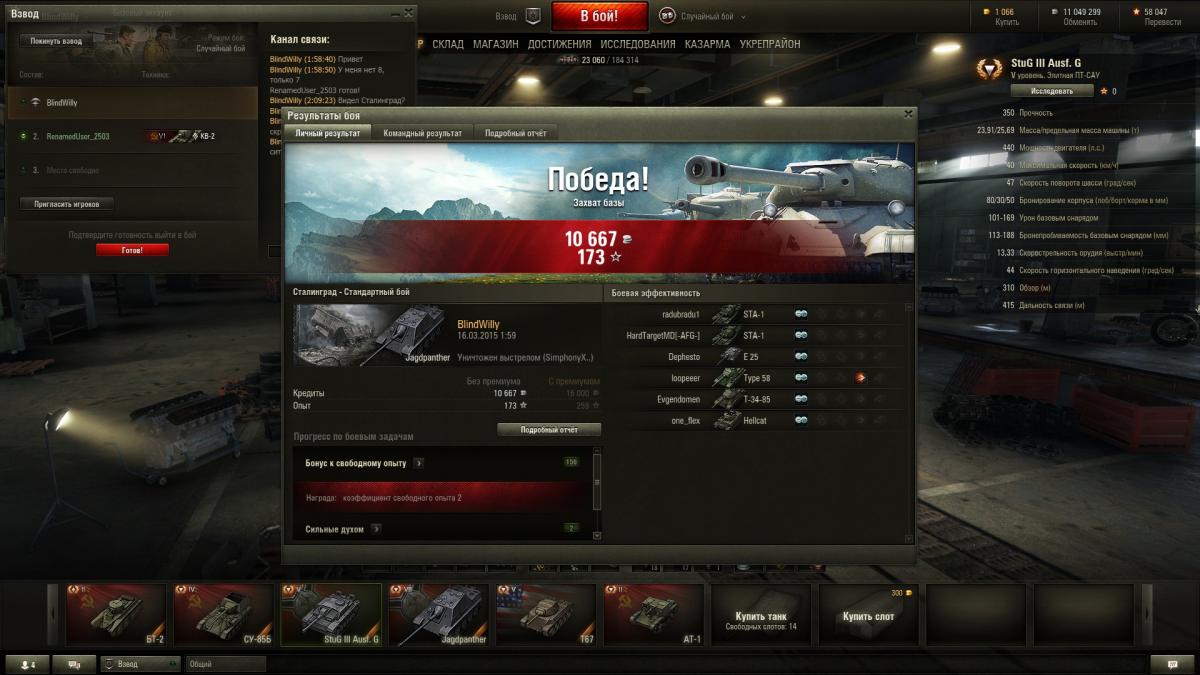Switch to the Командный результат tab
The image size is (1200, 675).
coord(422,133)
